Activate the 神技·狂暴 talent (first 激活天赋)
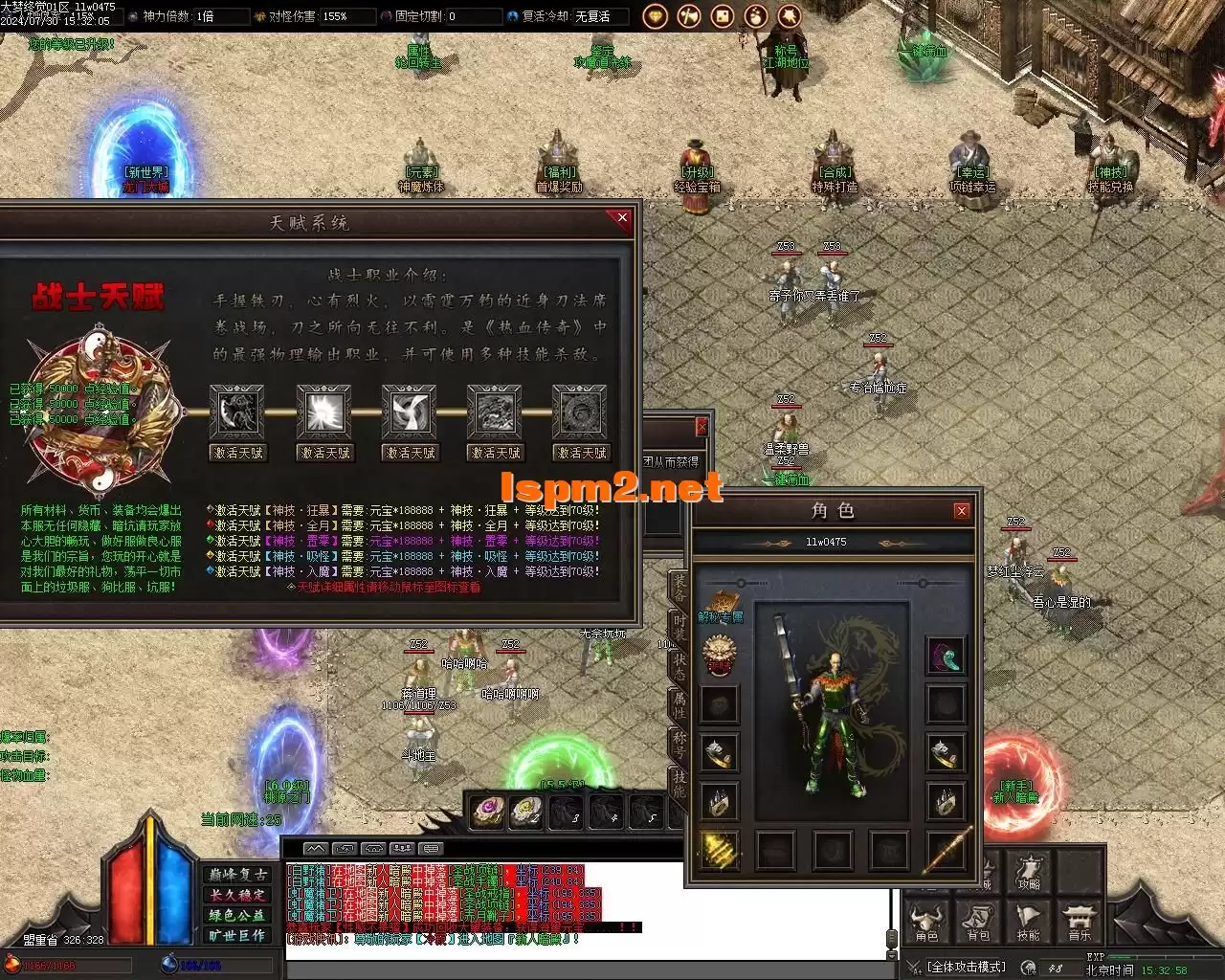 click(x=237, y=453)
